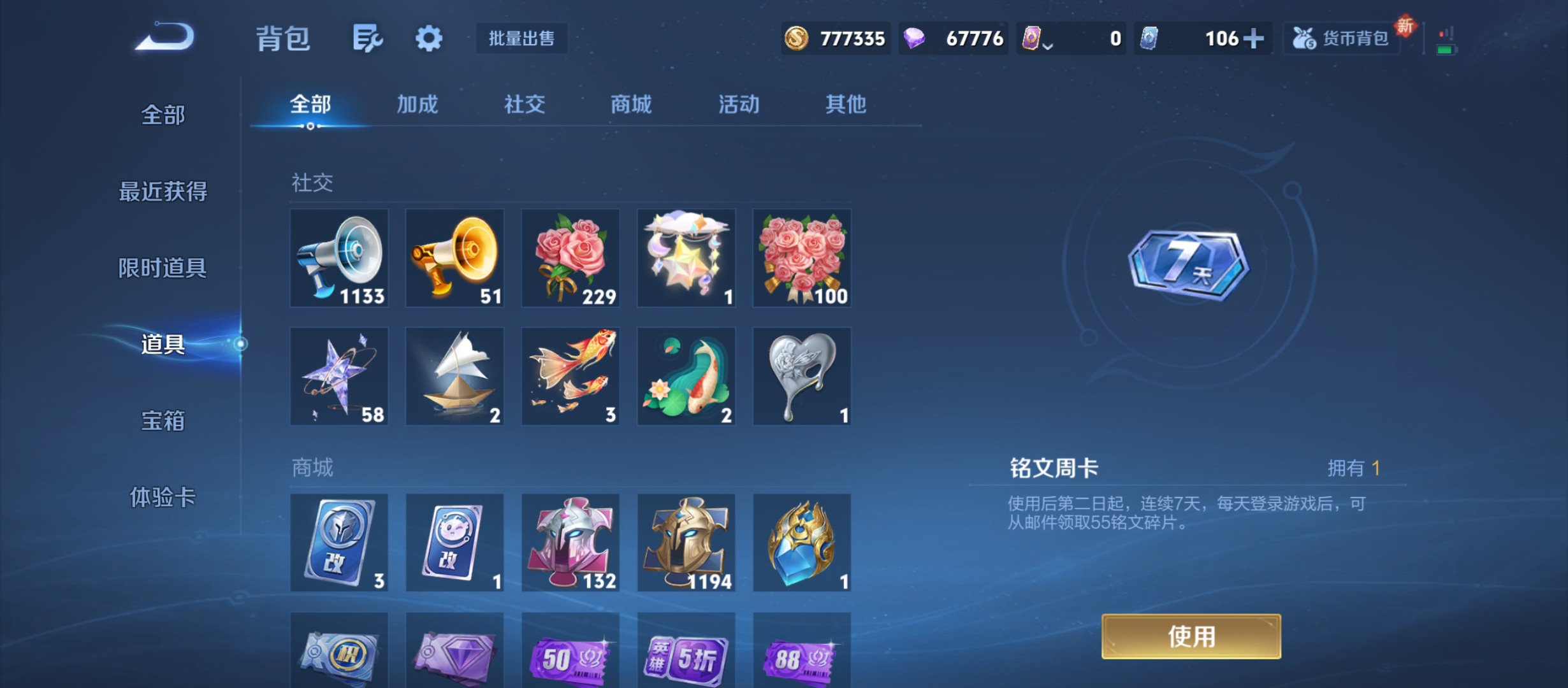This screenshot has height=688, width=1568.
Task: Click the 批量出售 button
Action: 521,38
